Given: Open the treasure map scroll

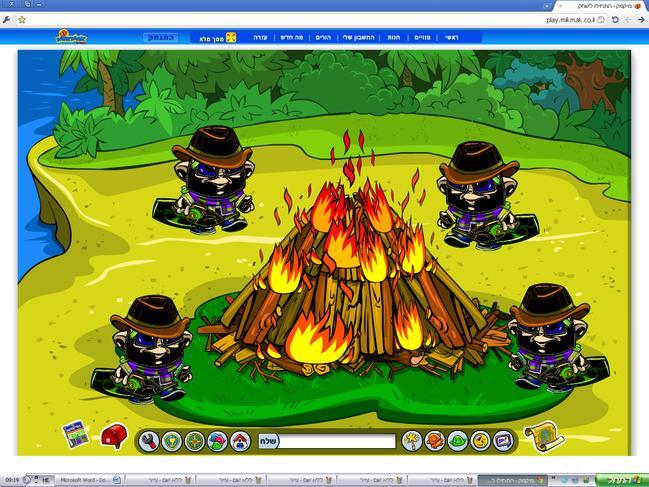Looking at the screenshot, I should click(540, 436).
